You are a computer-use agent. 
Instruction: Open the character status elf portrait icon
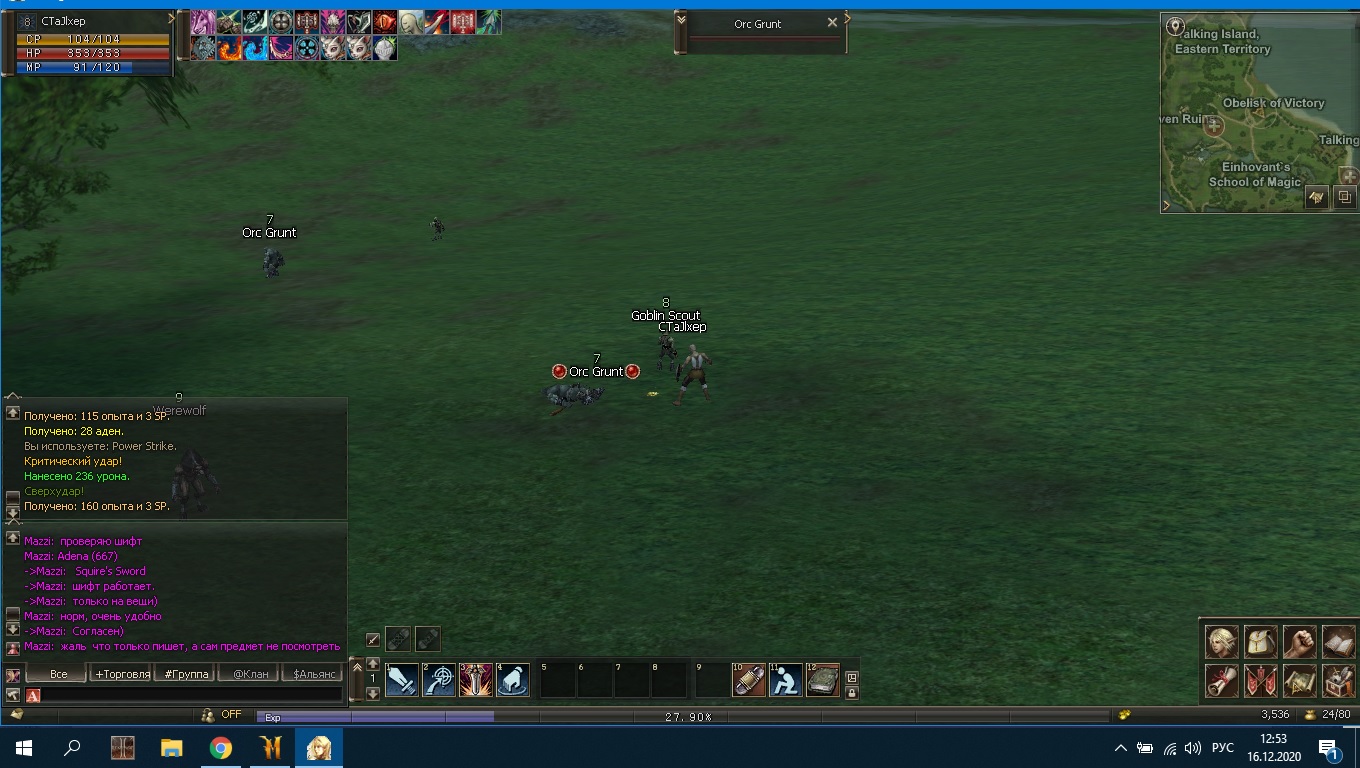click(1221, 642)
